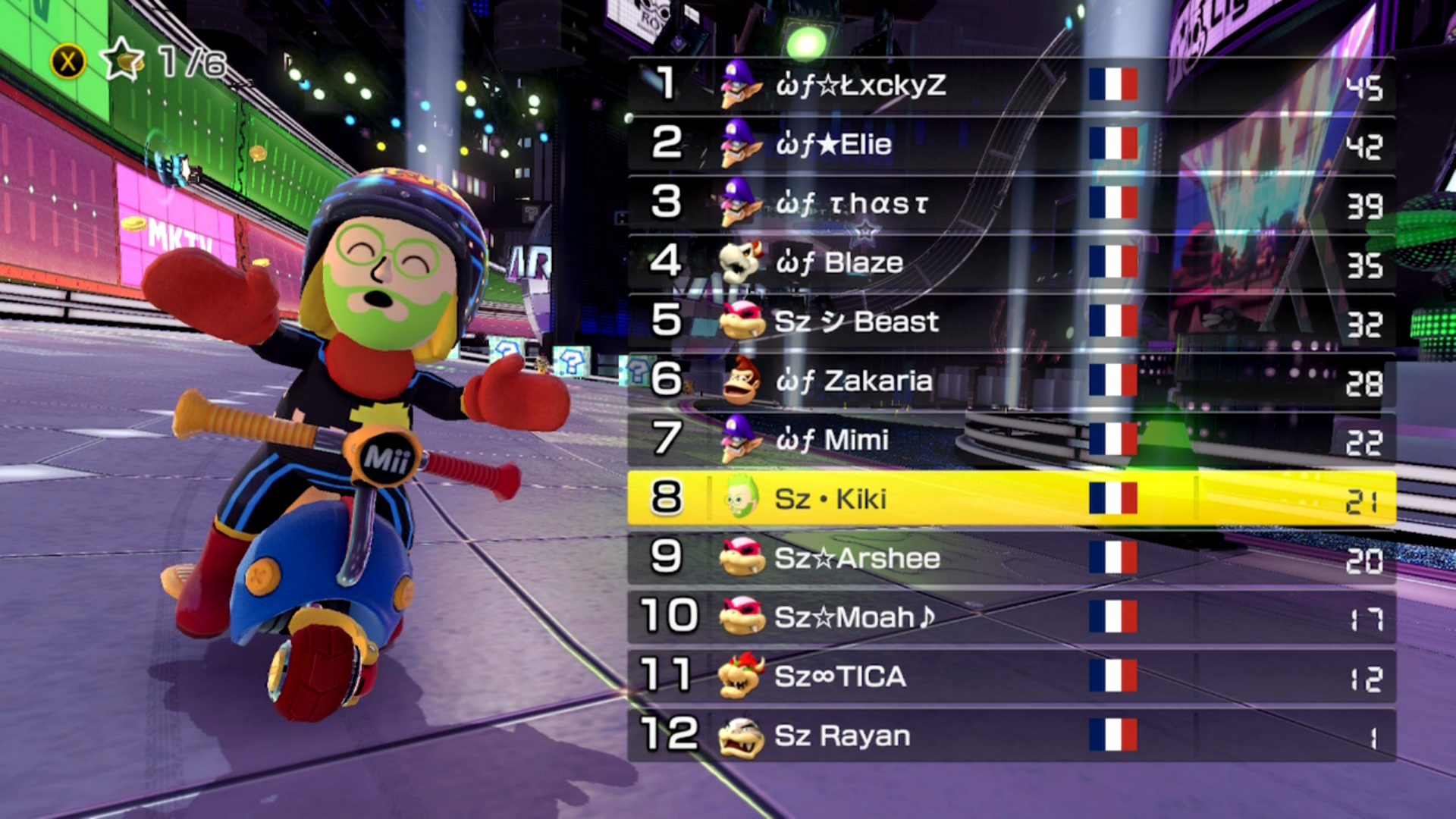Select the Sz∞TICA leaderboard row
Viewport: 1456px width, 819px height.
[x=1012, y=676]
